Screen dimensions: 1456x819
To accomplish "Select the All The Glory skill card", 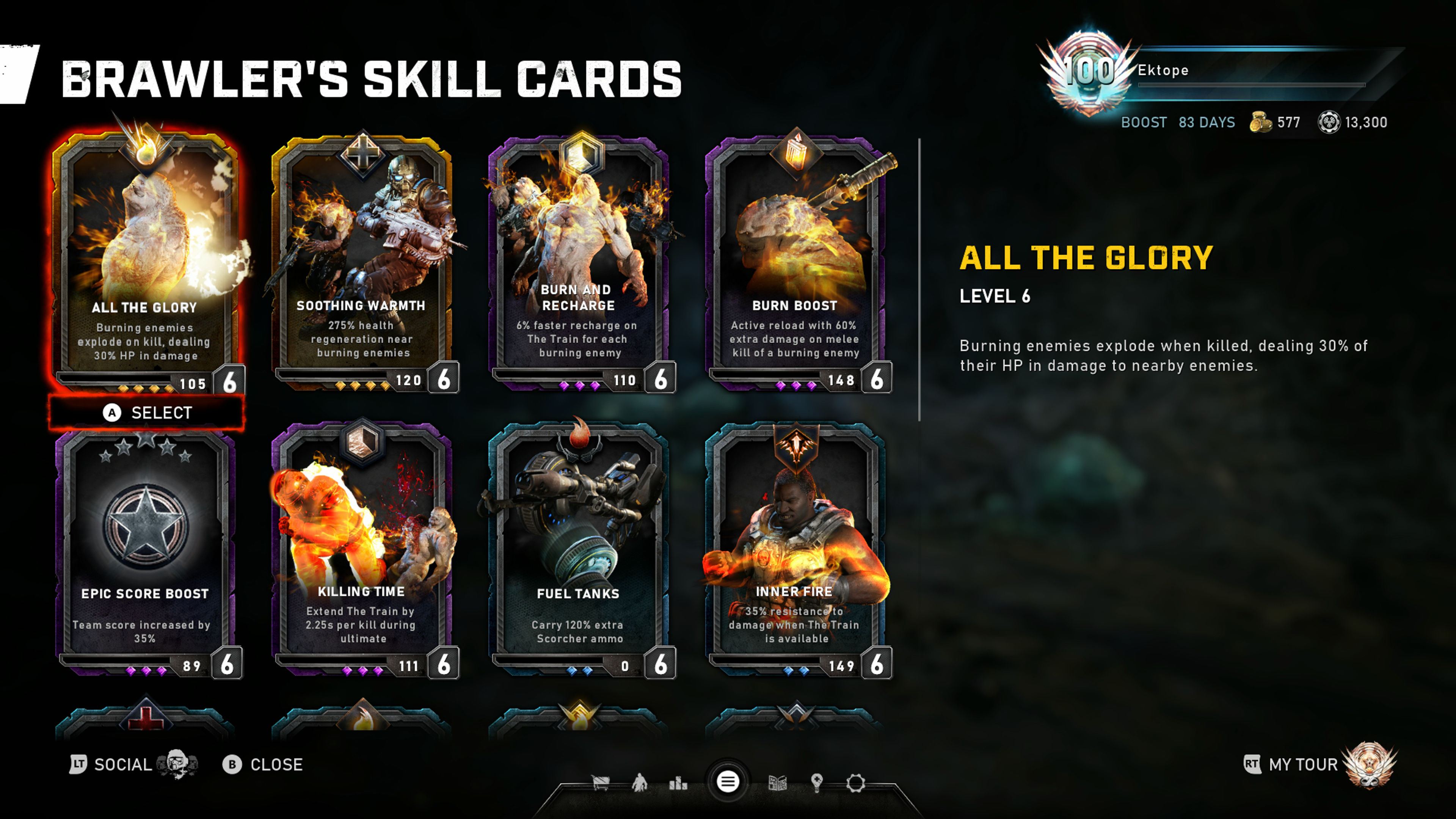I will 146,260.
